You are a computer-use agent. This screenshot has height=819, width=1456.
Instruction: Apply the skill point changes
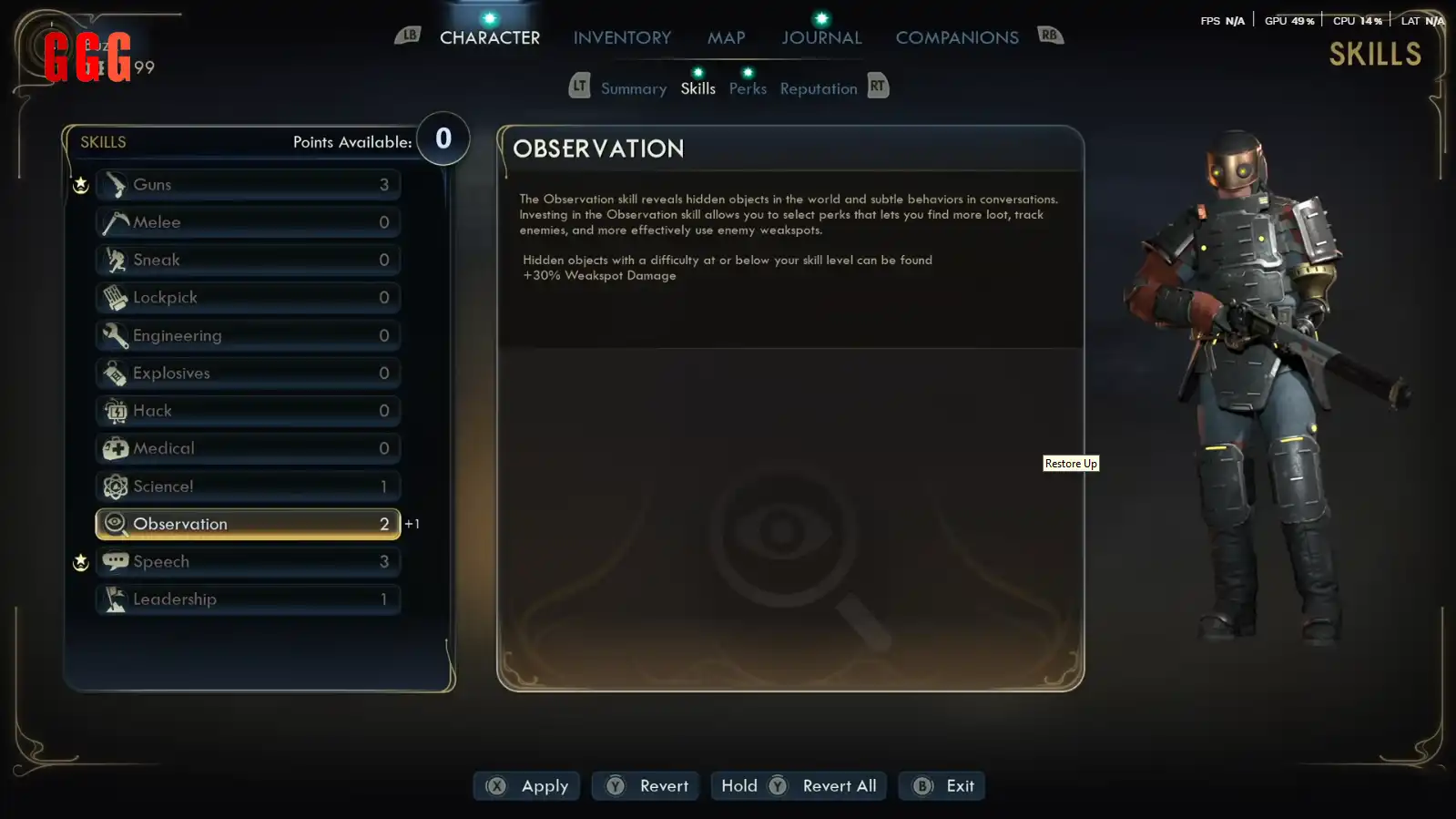point(527,786)
